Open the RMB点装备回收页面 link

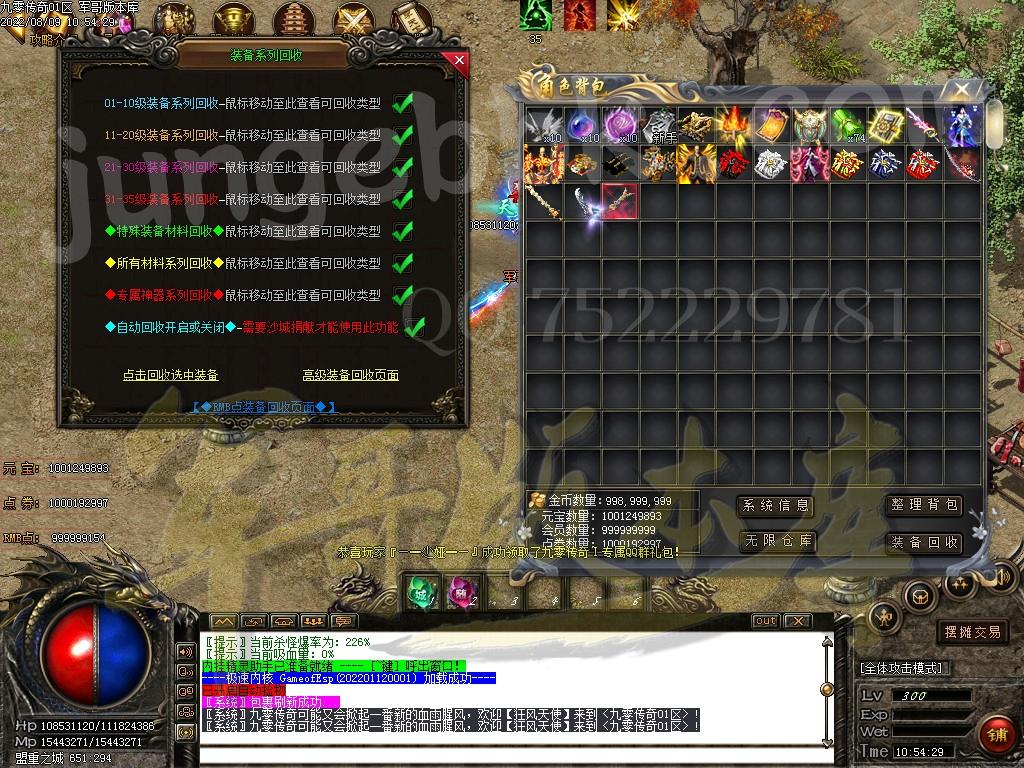(x=264, y=407)
